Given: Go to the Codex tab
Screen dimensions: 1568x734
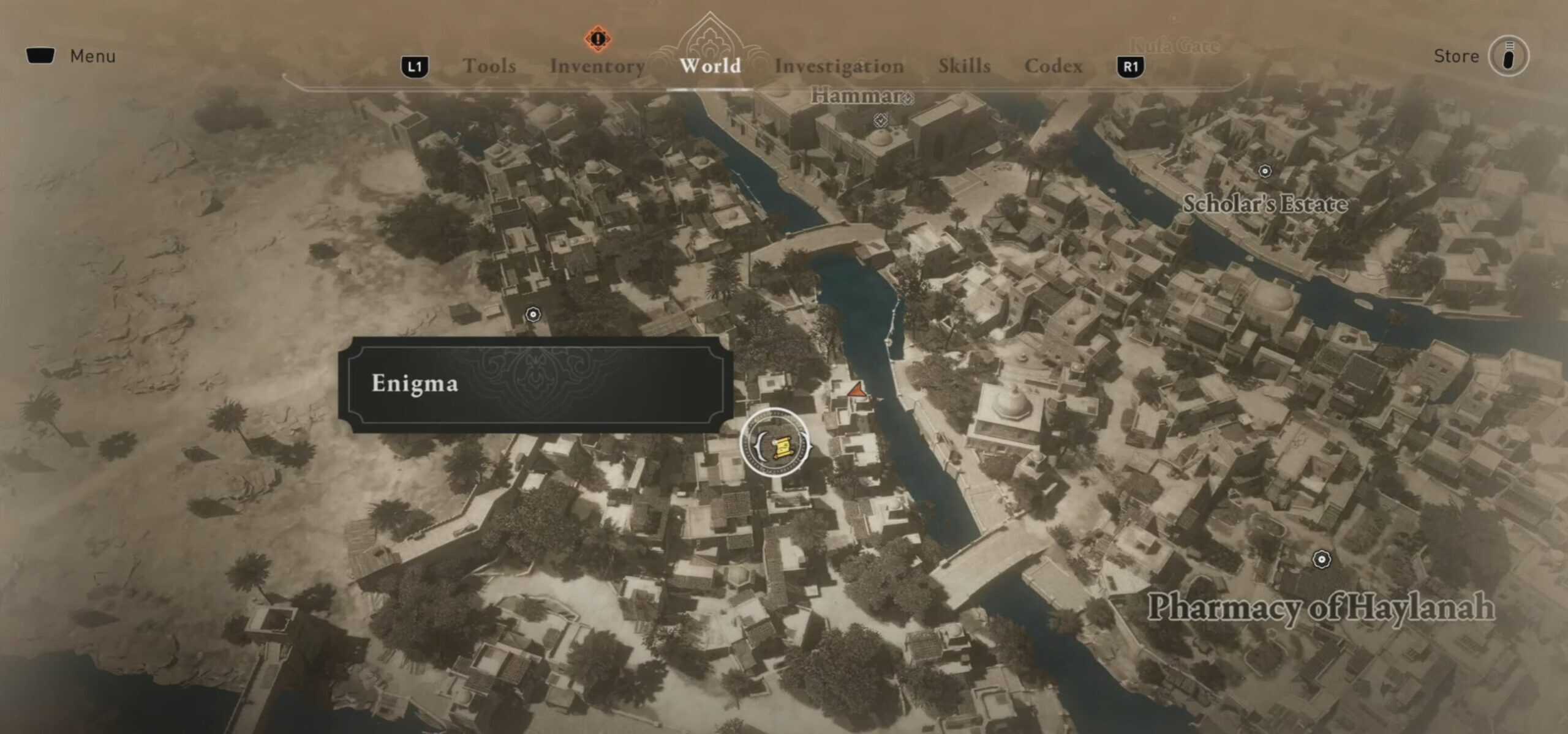Looking at the screenshot, I should click(x=1053, y=66).
